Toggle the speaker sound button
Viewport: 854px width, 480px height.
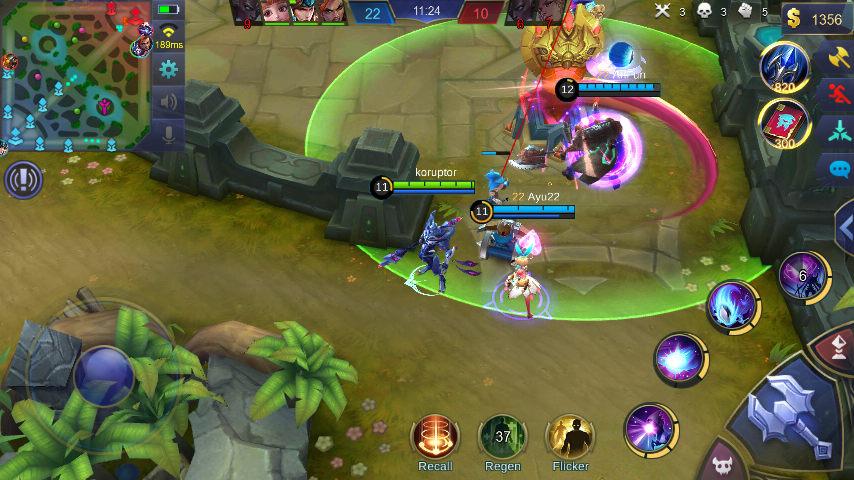click(168, 101)
